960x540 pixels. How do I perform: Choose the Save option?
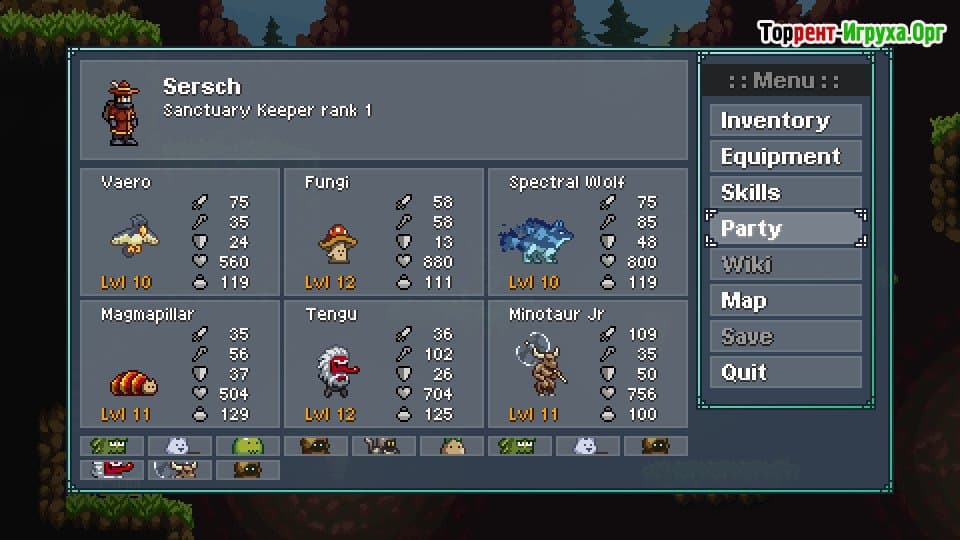(x=785, y=337)
